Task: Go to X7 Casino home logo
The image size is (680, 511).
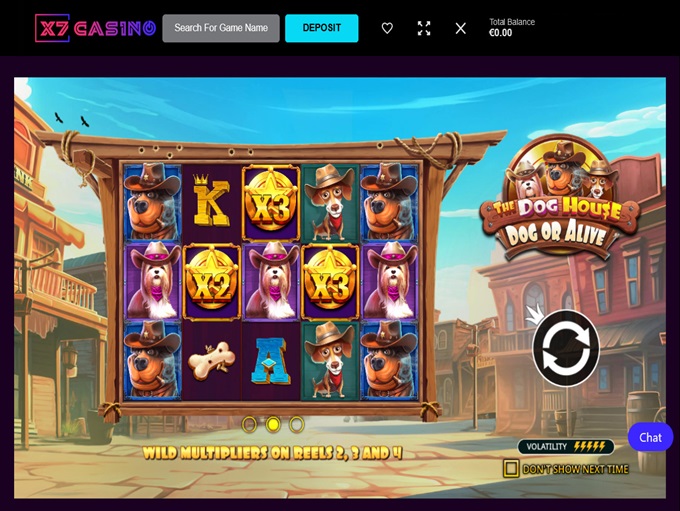Action: click(x=95, y=28)
